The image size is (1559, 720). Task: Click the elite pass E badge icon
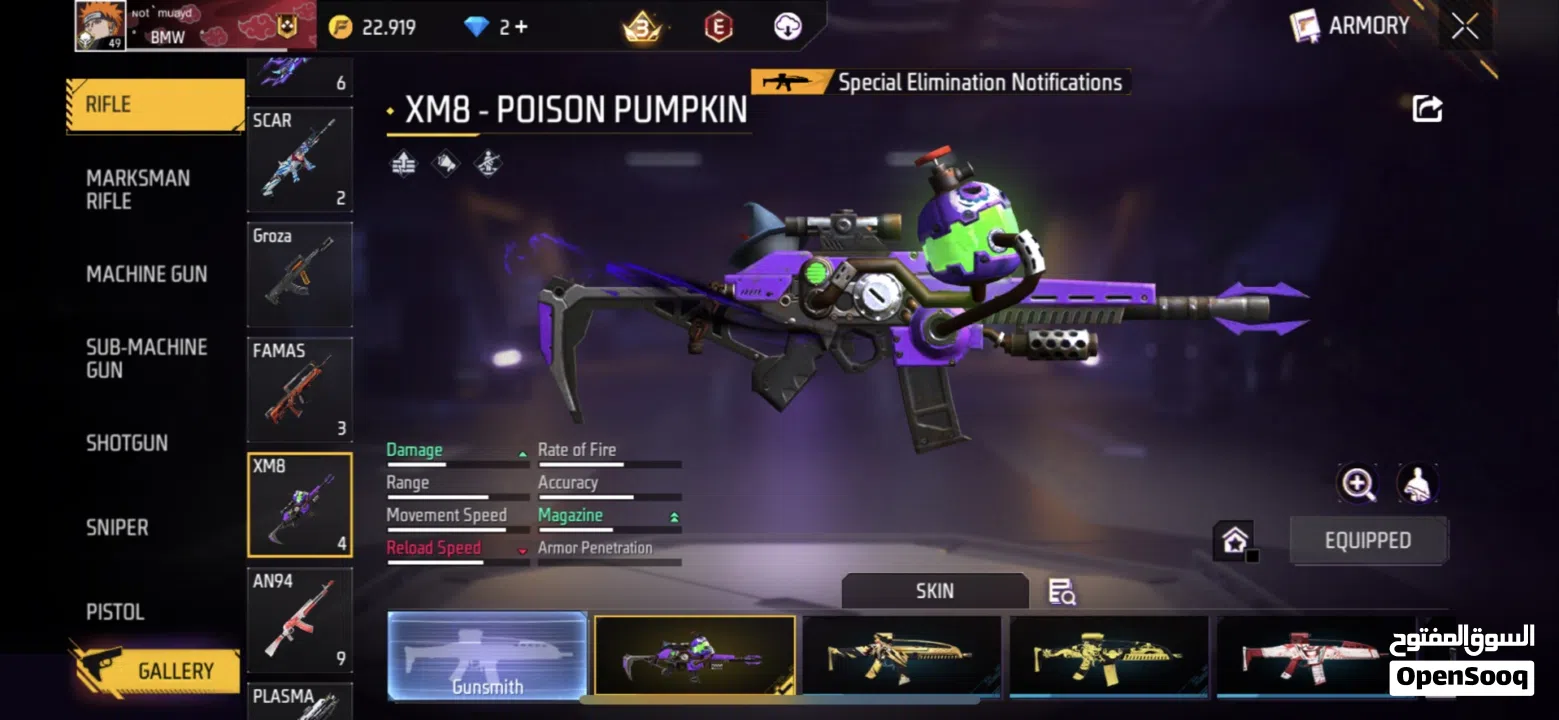point(716,26)
